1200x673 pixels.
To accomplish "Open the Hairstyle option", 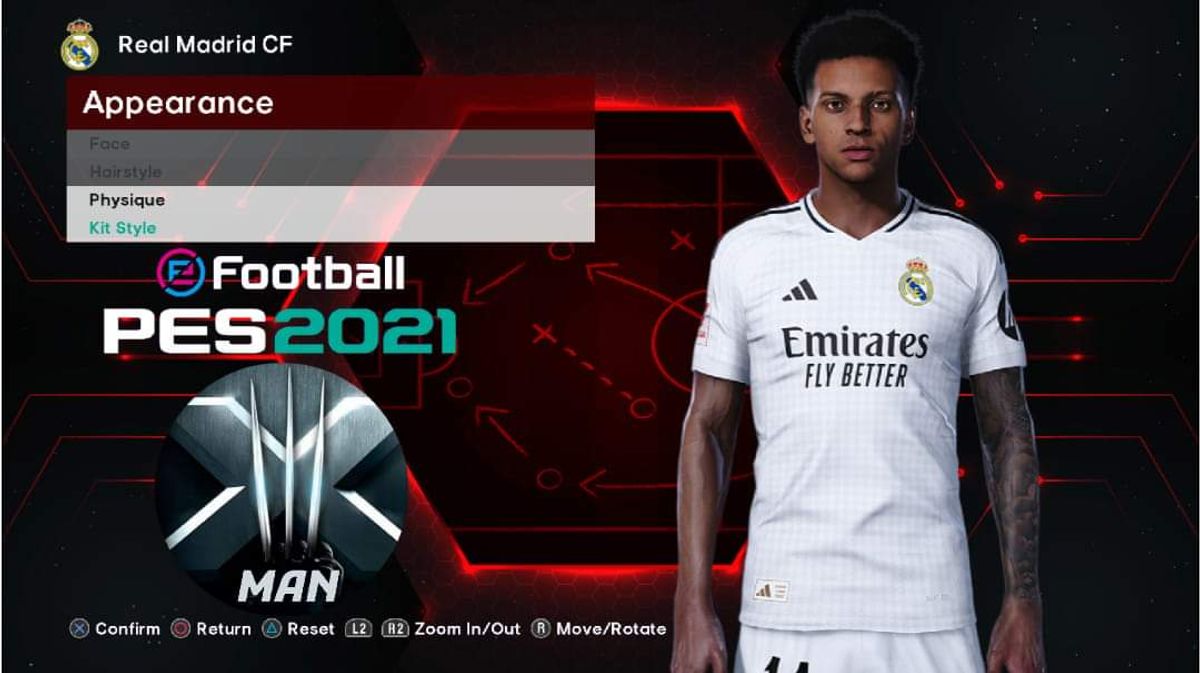I will click(x=125, y=172).
